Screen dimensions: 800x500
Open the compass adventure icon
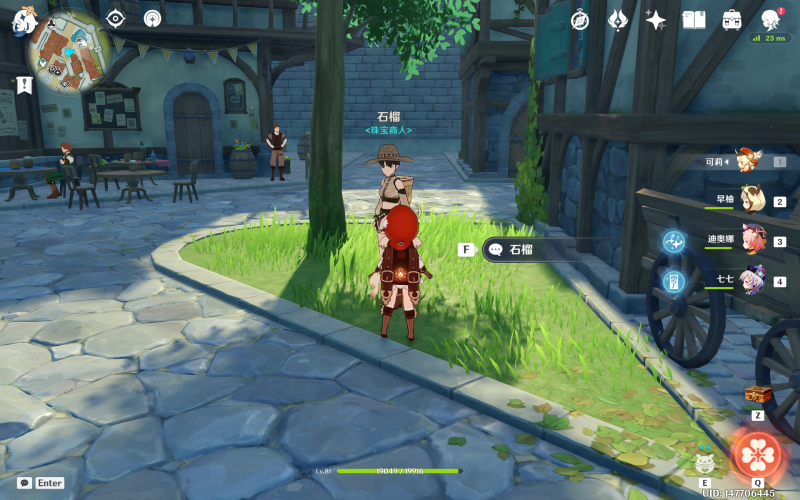[x=580, y=20]
